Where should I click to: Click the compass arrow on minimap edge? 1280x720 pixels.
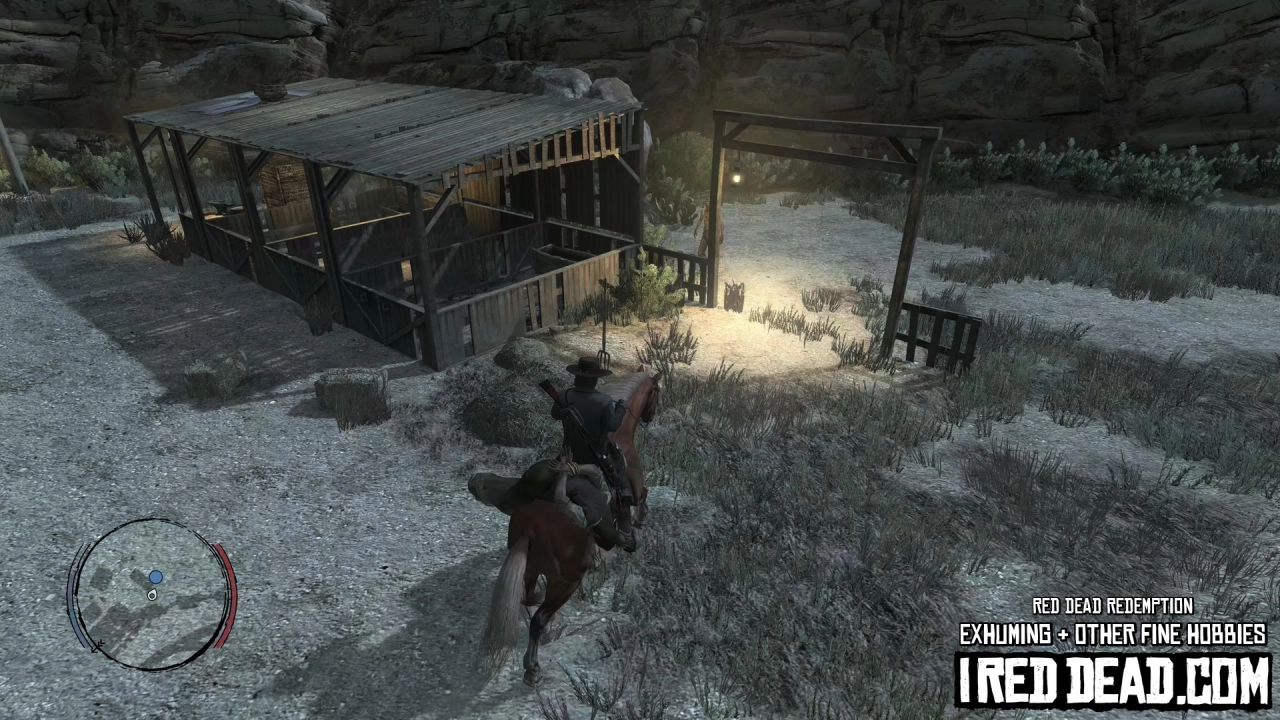[x=97, y=645]
